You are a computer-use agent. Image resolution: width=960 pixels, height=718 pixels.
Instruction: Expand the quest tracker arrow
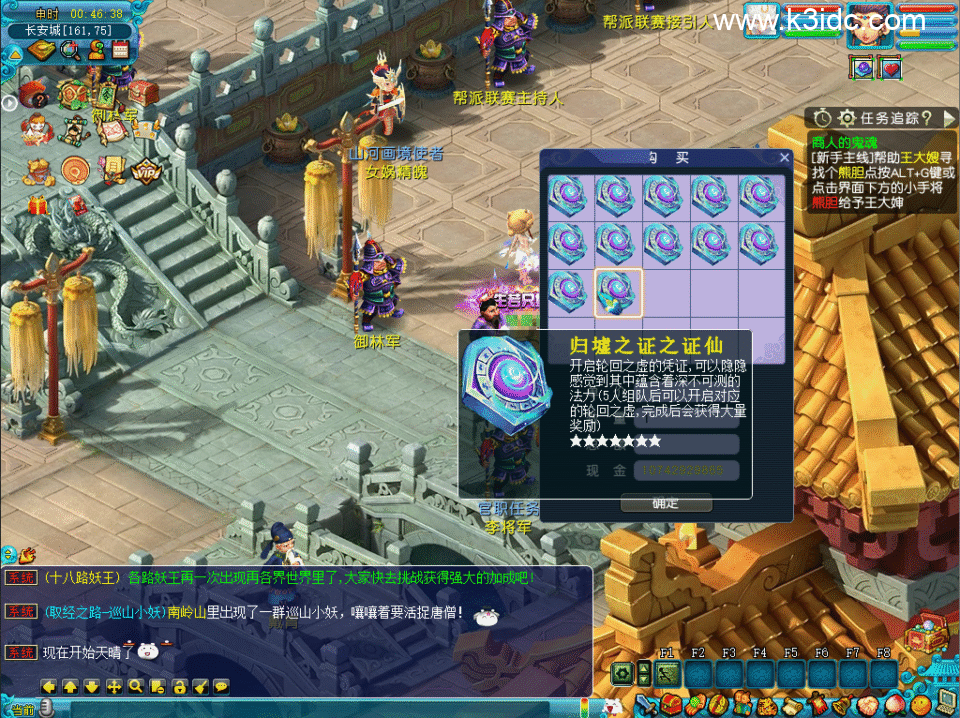click(948, 118)
